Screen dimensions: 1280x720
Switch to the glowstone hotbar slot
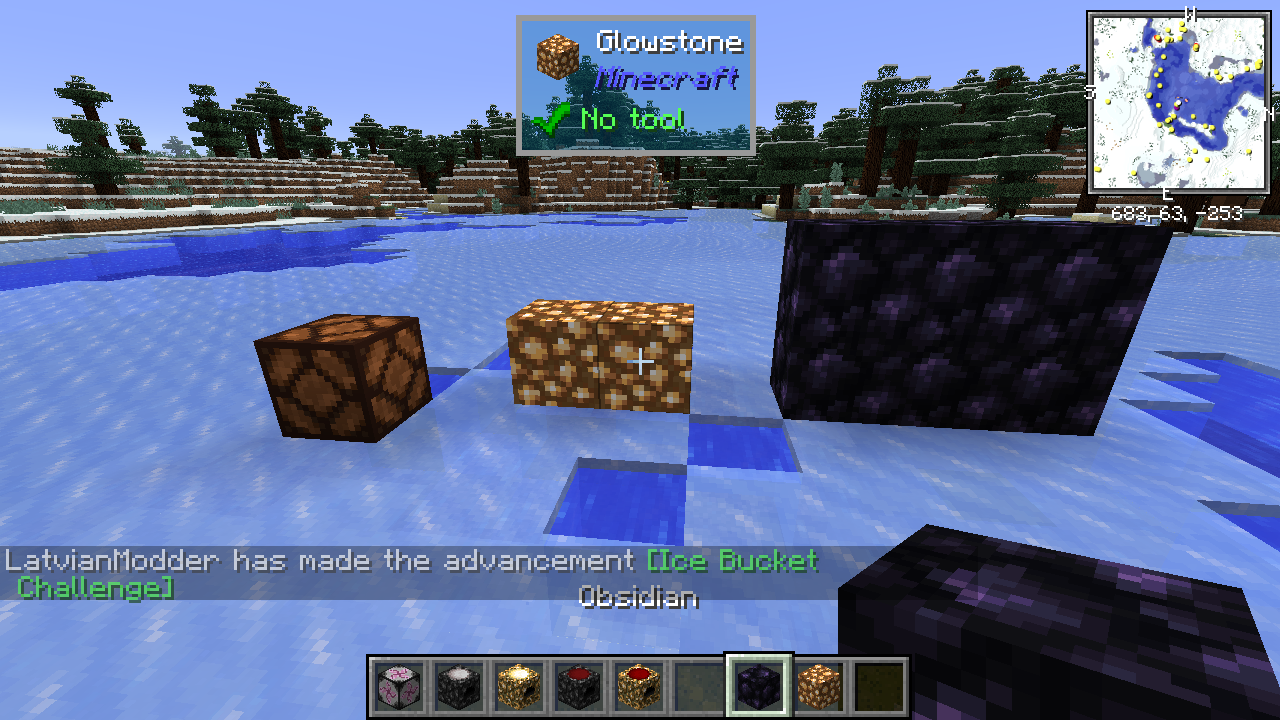(x=819, y=687)
